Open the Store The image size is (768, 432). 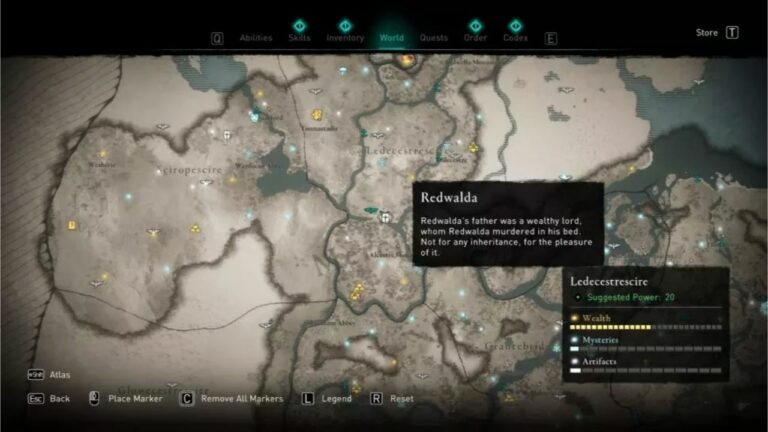pyautogui.click(x=707, y=32)
